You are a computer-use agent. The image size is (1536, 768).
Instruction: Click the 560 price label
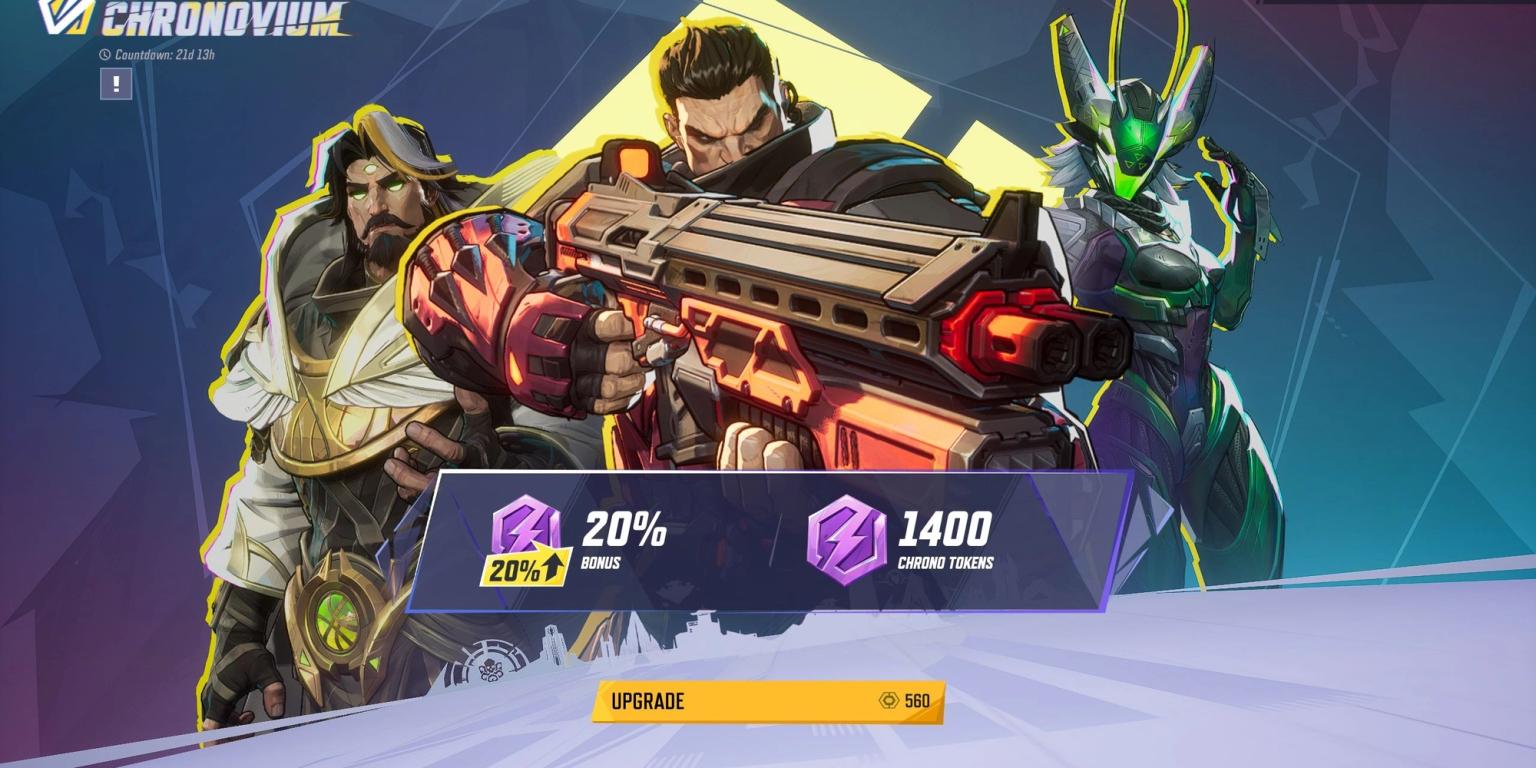(919, 702)
